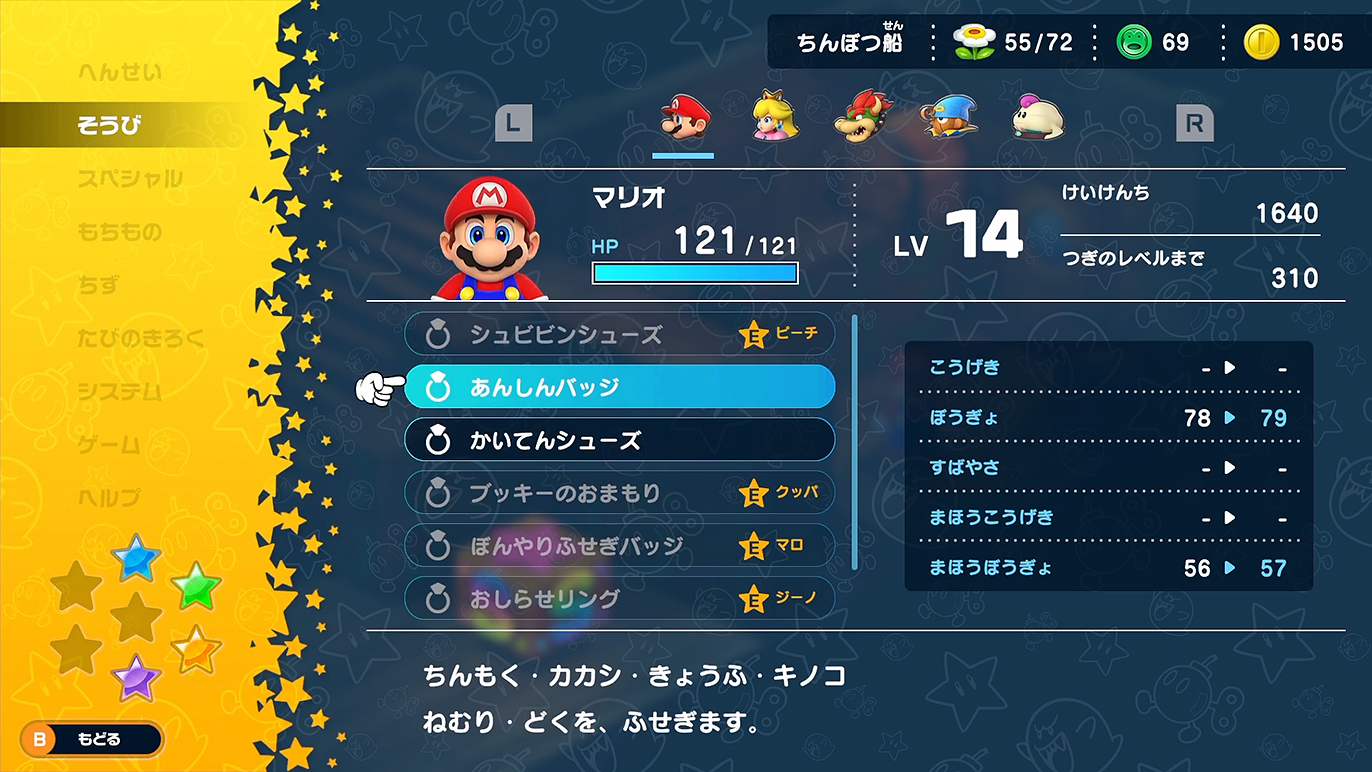Click Mario's blue HP bar
This screenshot has height=772, width=1372.
pyautogui.click(x=695, y=272)
